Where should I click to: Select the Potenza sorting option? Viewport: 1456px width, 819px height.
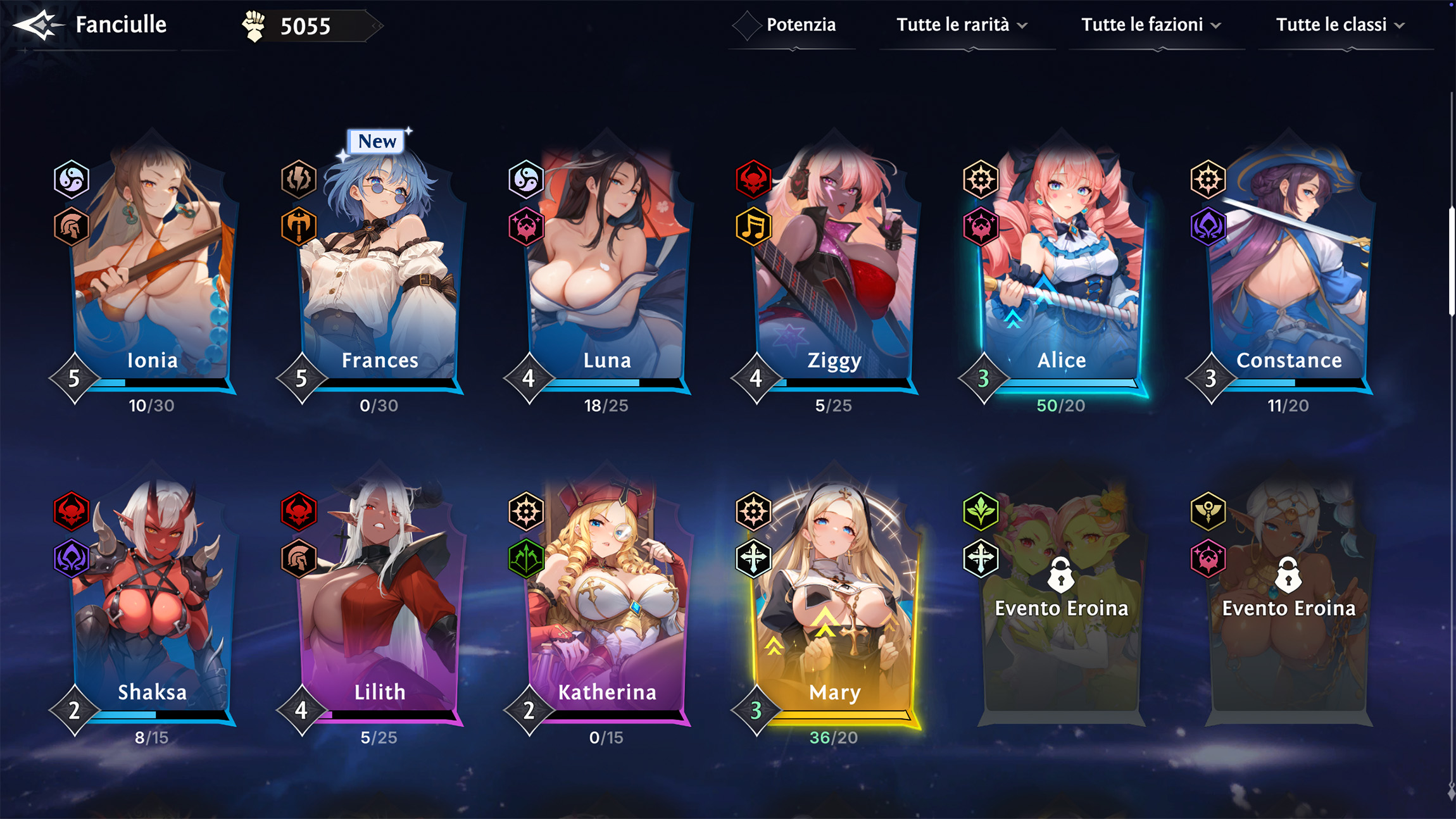tap(791, 25)
